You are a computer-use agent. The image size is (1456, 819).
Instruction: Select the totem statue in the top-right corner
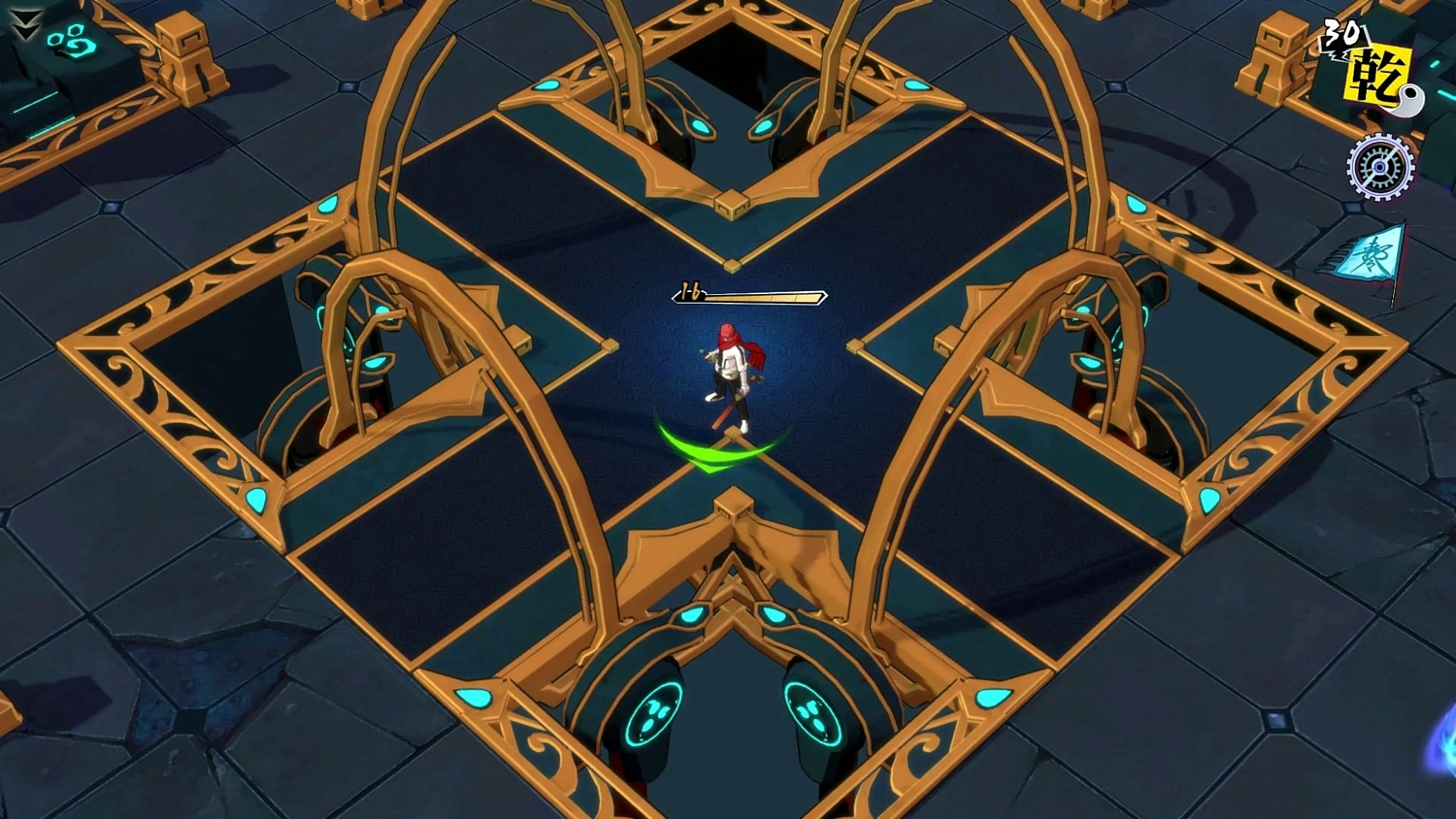1274,58
